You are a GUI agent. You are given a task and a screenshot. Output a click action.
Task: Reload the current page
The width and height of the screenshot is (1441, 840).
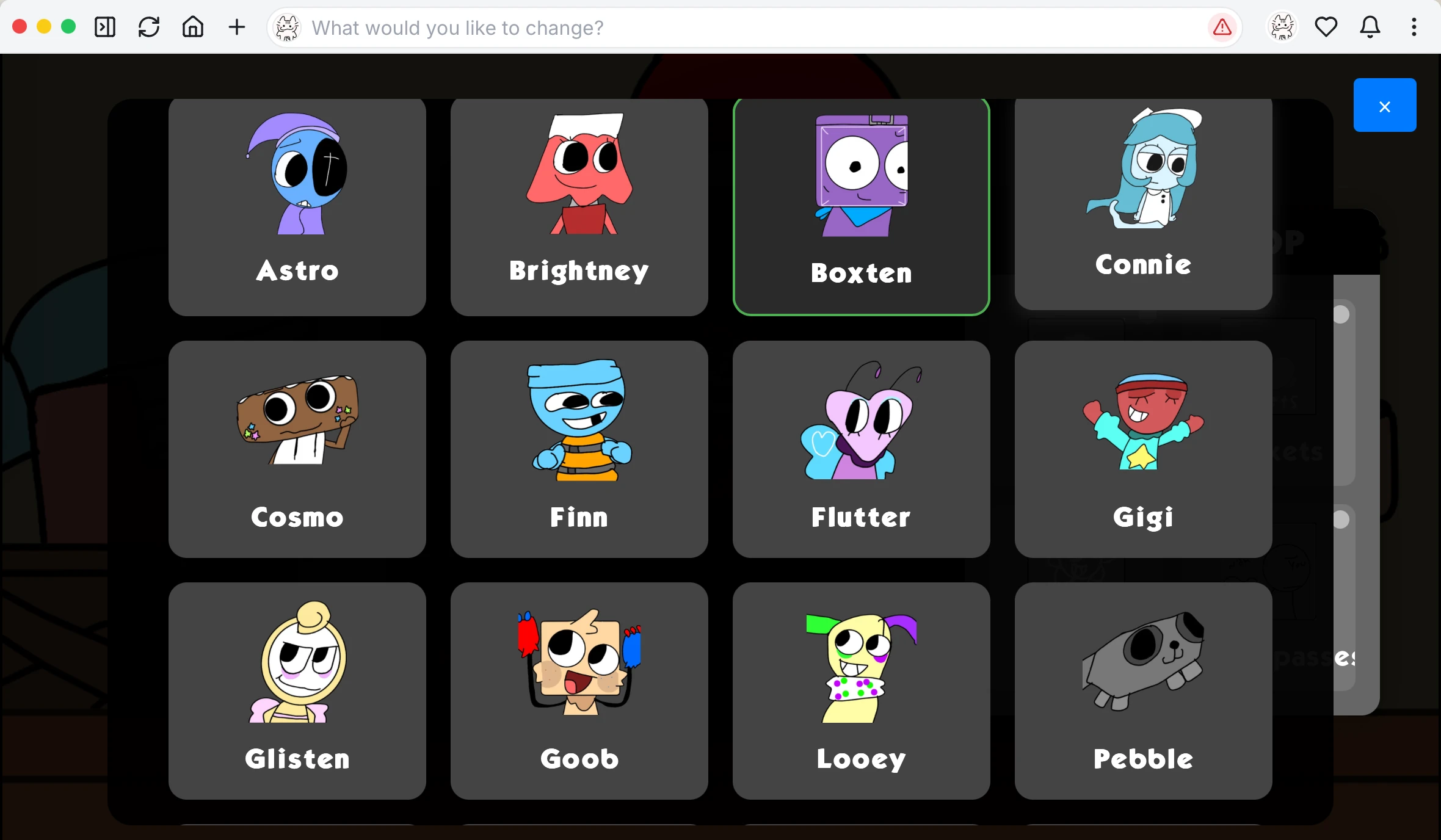(148, 27)
